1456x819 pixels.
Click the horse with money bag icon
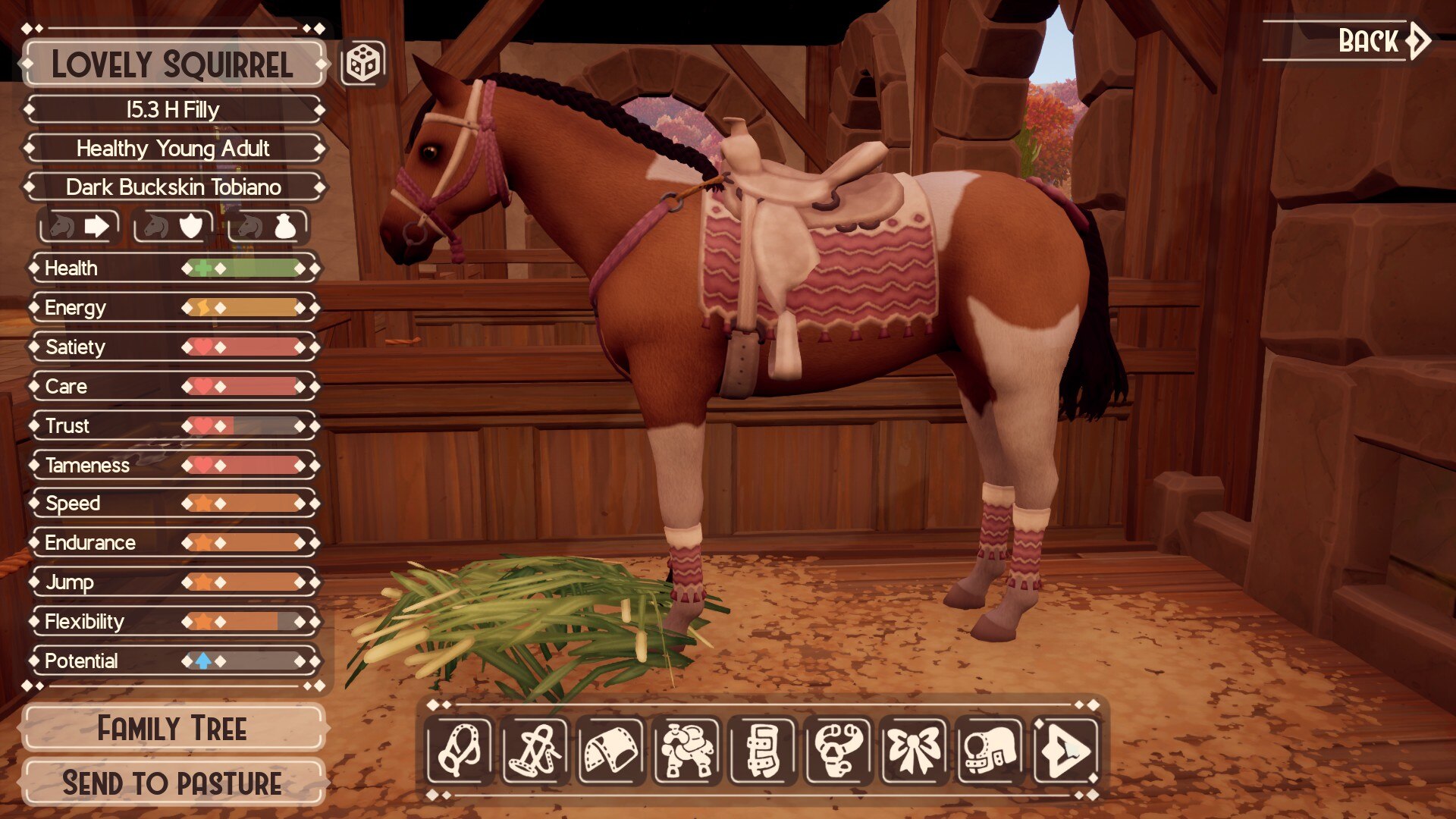click(x=268, y=226)
